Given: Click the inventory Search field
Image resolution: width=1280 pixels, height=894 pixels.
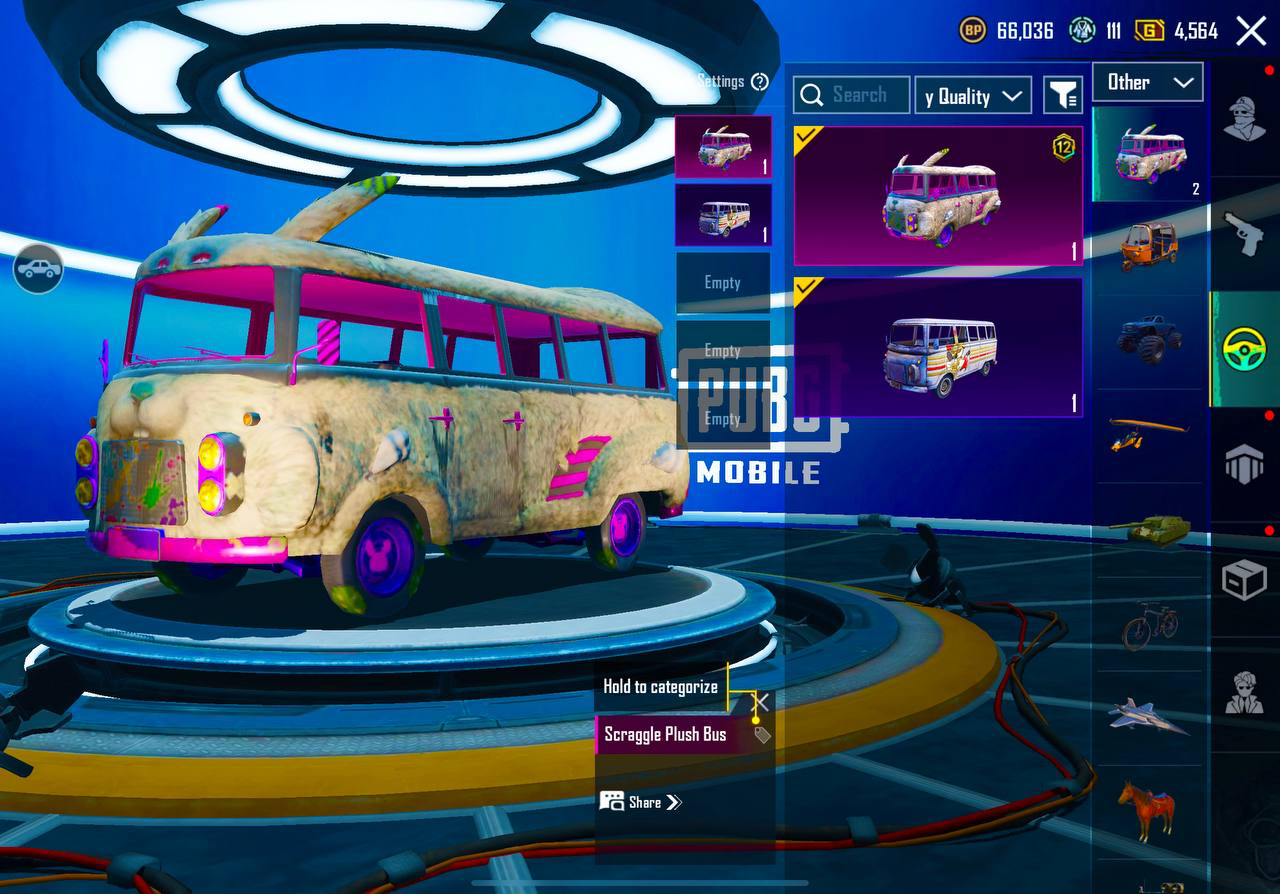Looking at the screenshot, I should tap(852, 95).
